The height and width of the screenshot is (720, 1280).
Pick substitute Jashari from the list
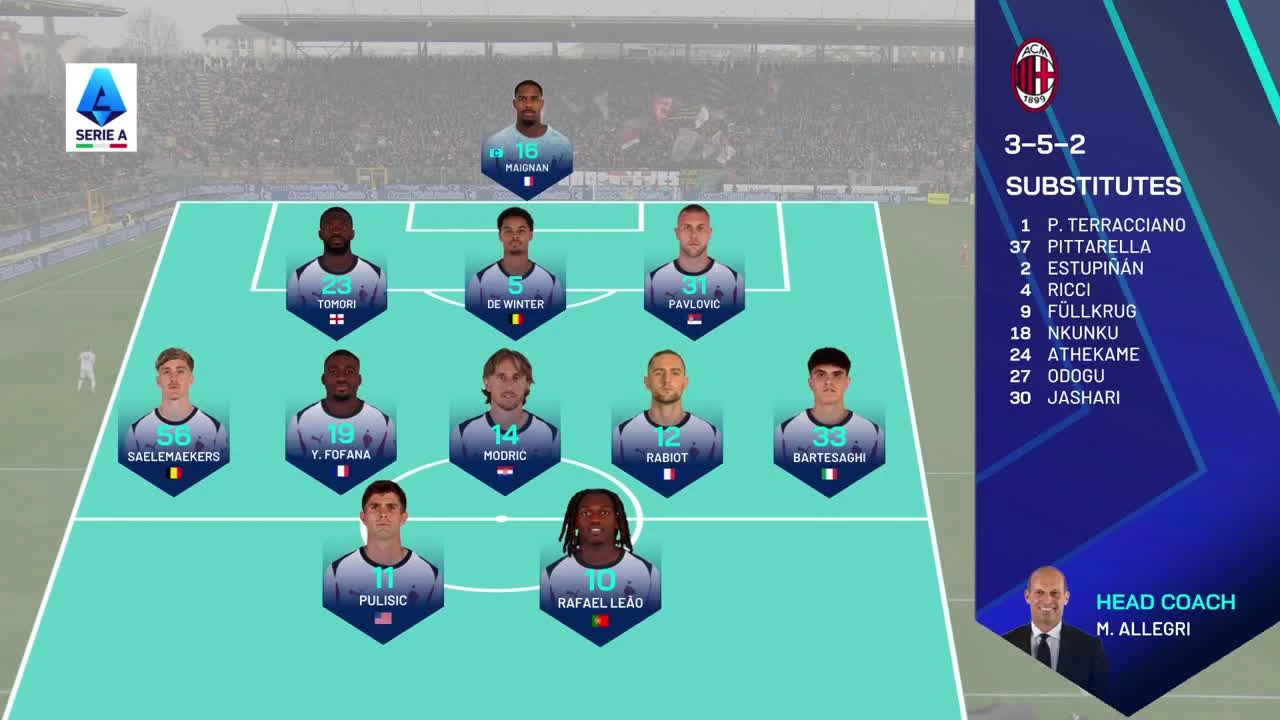click(1083, 397)
